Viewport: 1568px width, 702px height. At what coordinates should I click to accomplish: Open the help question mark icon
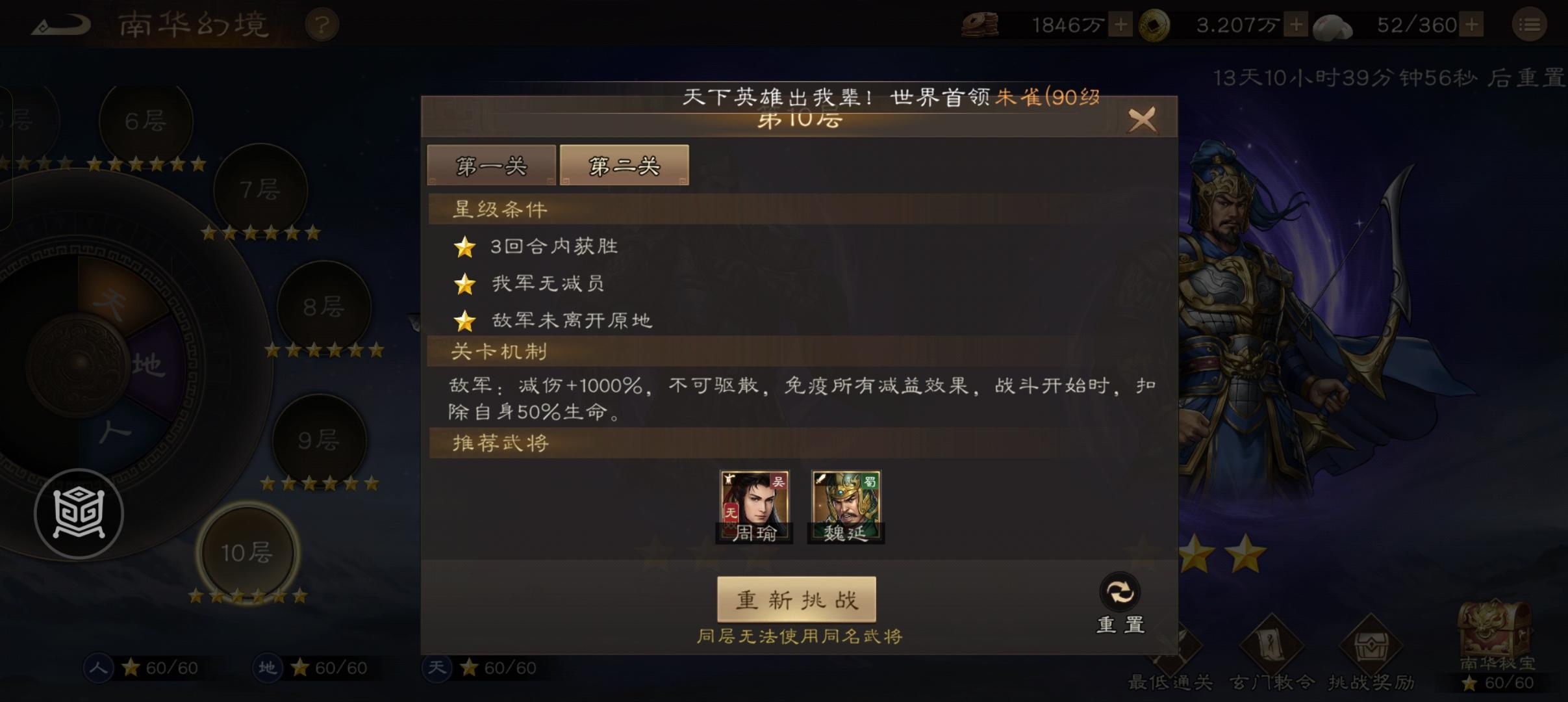322,24
